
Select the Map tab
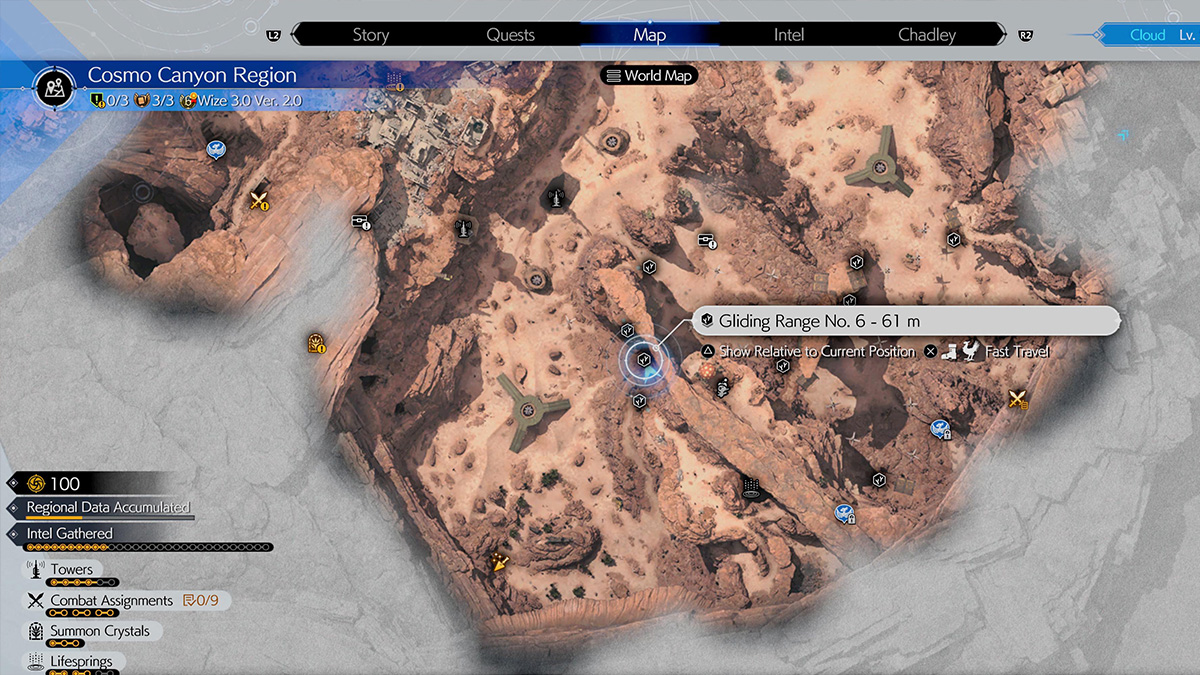(x=649, y=35)
